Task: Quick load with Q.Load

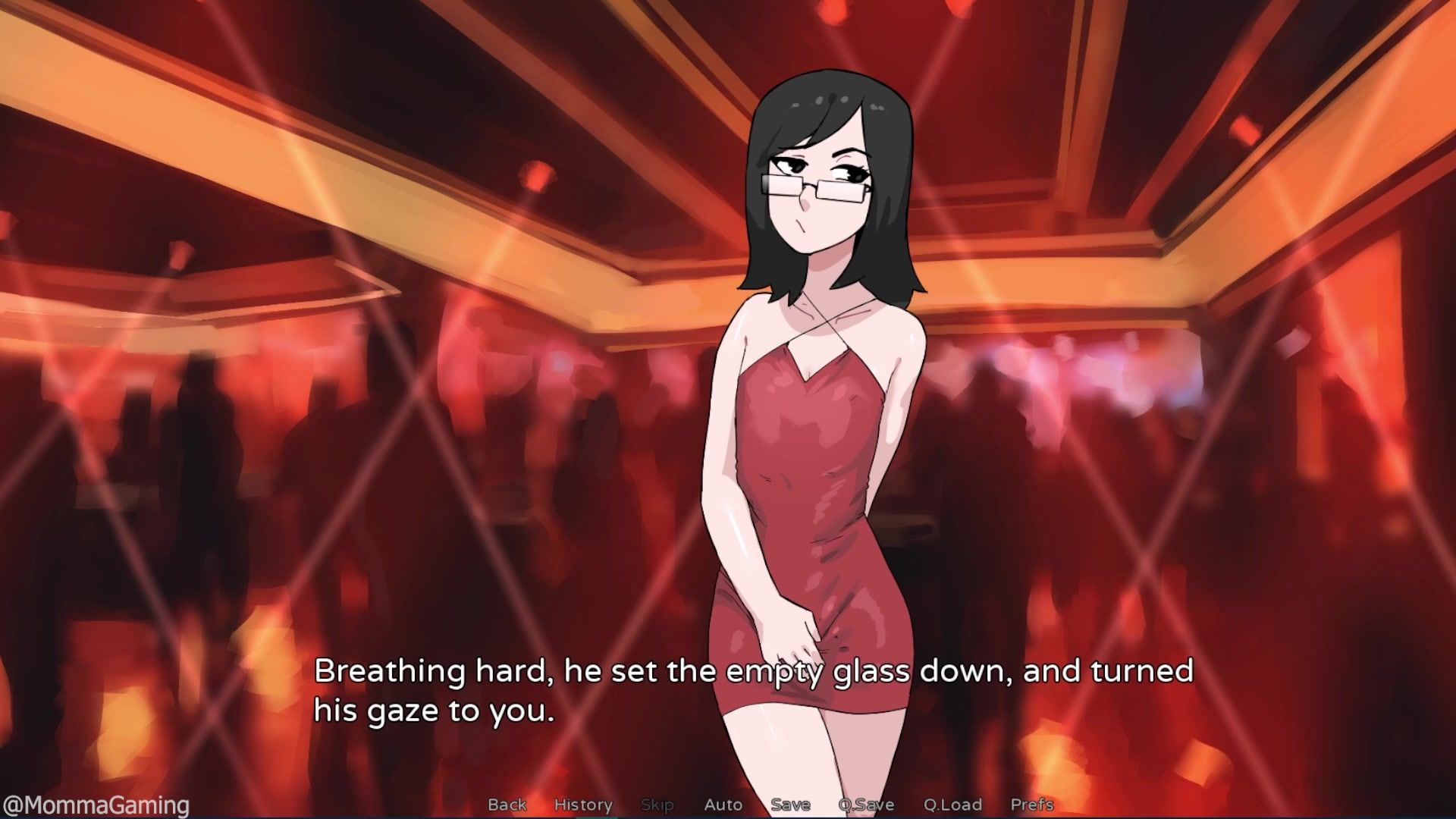Action: pos(952,805)
